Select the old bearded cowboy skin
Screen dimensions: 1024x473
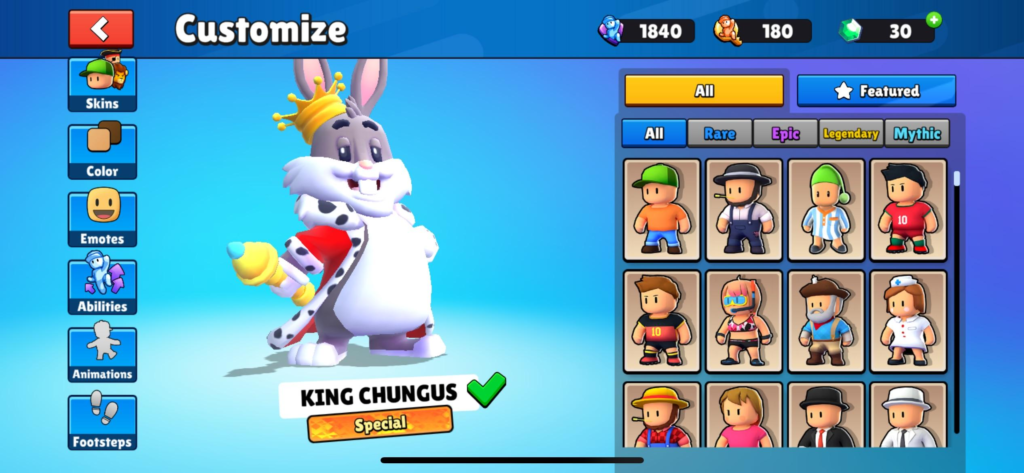[x=826, y=320]
